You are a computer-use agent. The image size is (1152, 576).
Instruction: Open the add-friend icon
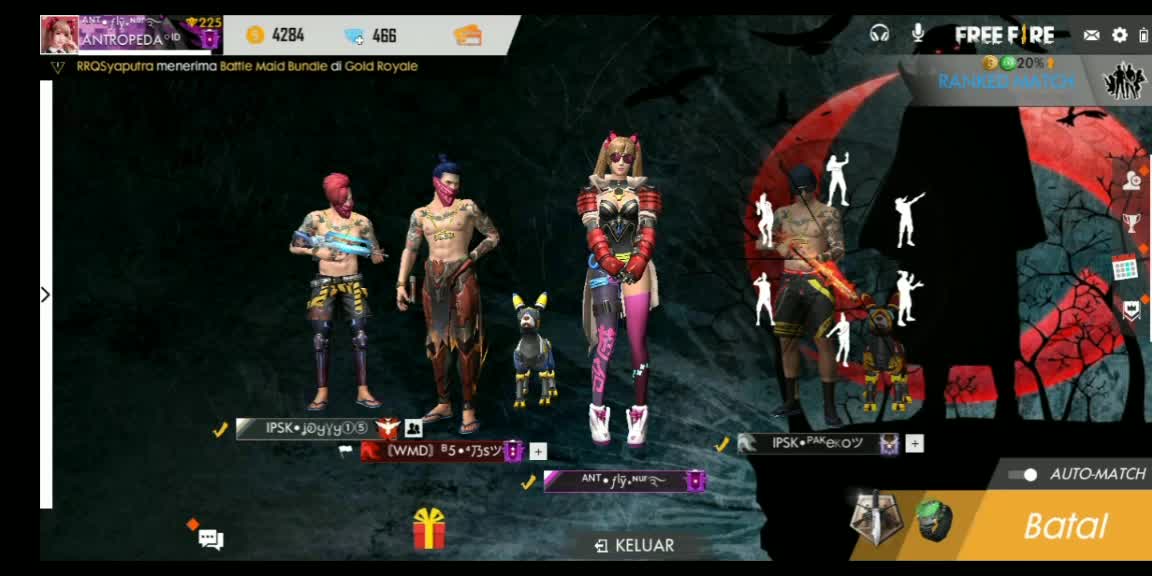click(1132, 180)
